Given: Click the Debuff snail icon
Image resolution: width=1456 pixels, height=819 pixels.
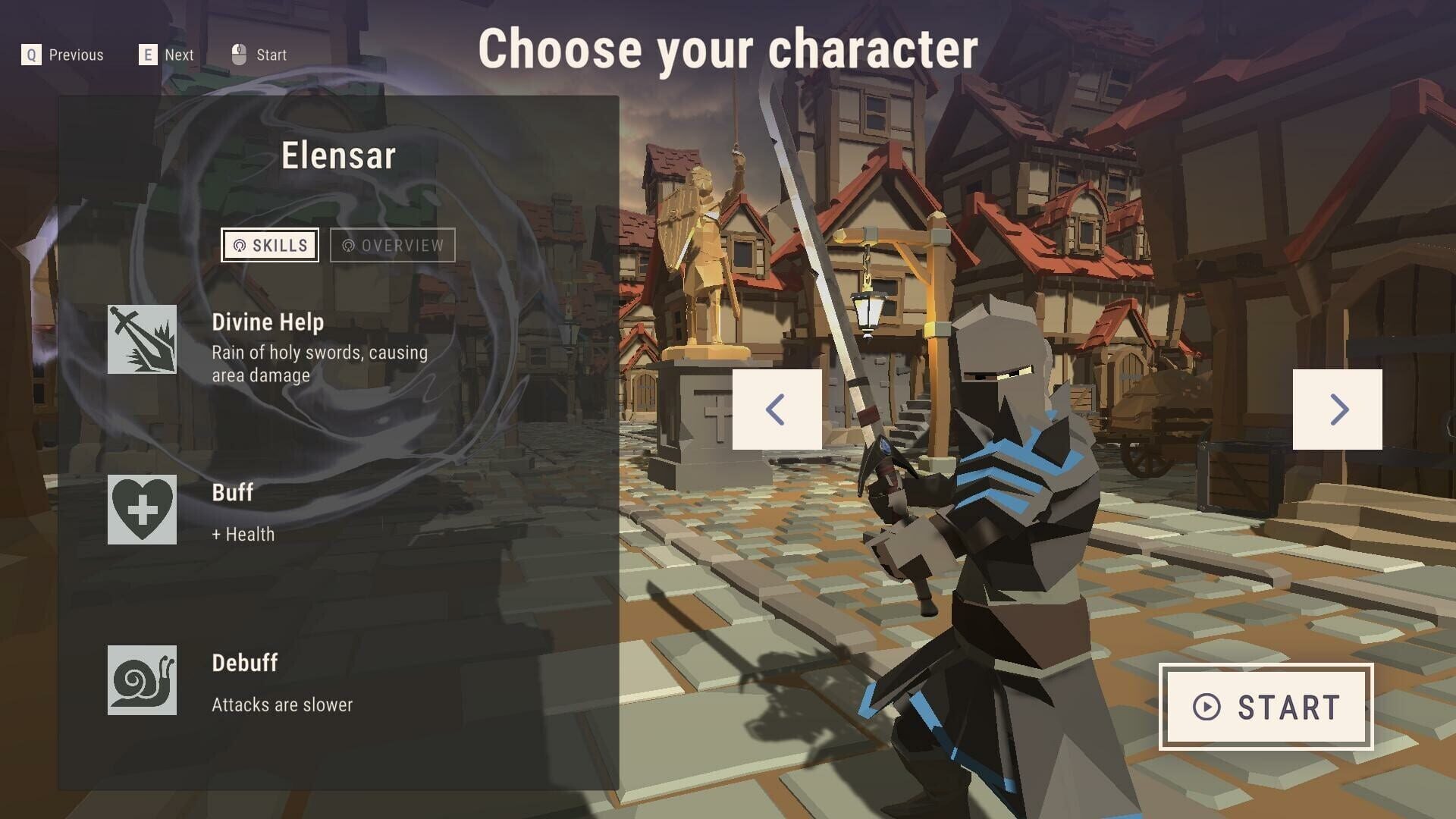Looking at the screenshot, I should pyautogui.click(x=142, y=679).
